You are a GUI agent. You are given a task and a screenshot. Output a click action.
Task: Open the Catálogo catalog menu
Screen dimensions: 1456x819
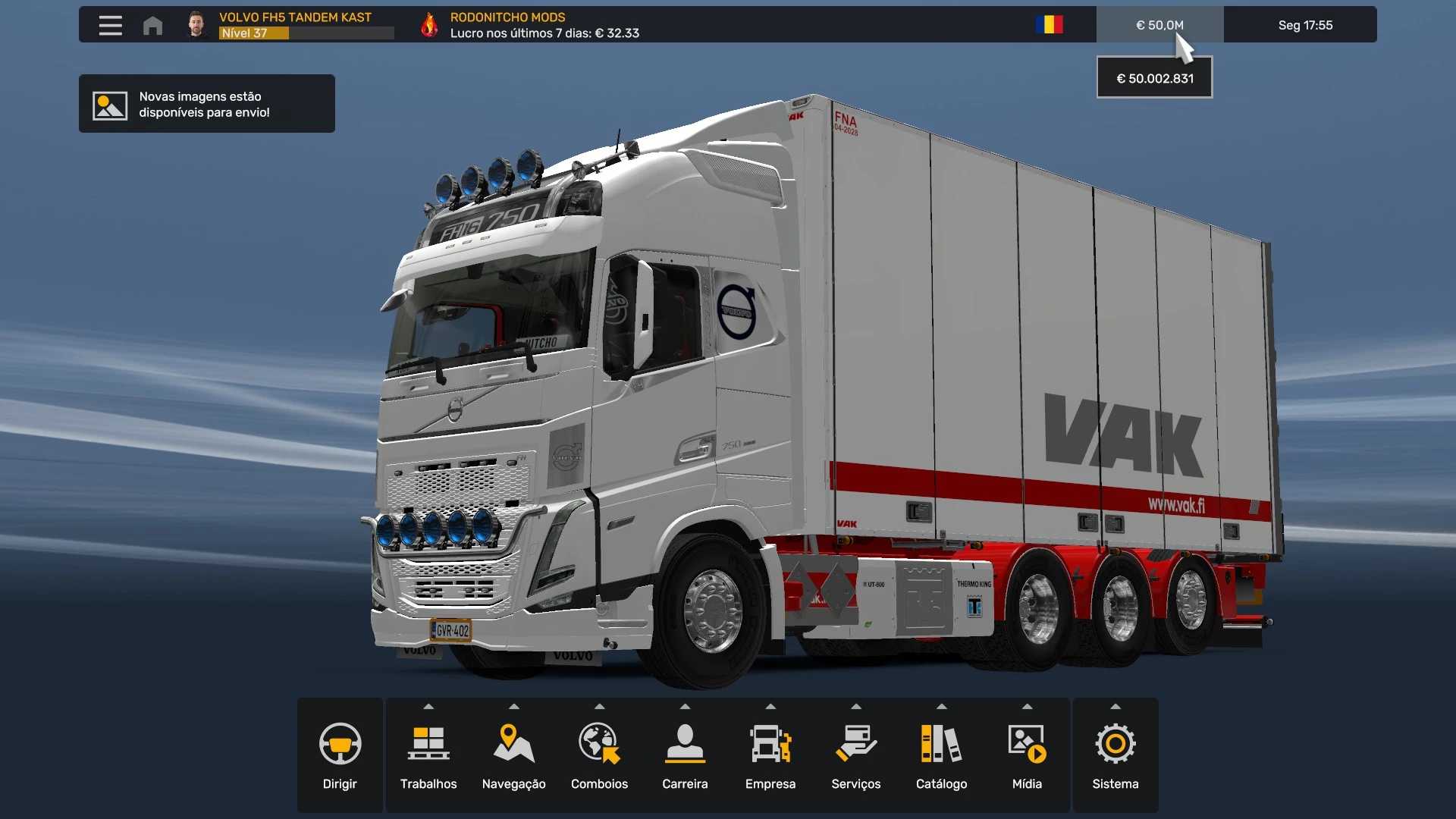point(941,756)
